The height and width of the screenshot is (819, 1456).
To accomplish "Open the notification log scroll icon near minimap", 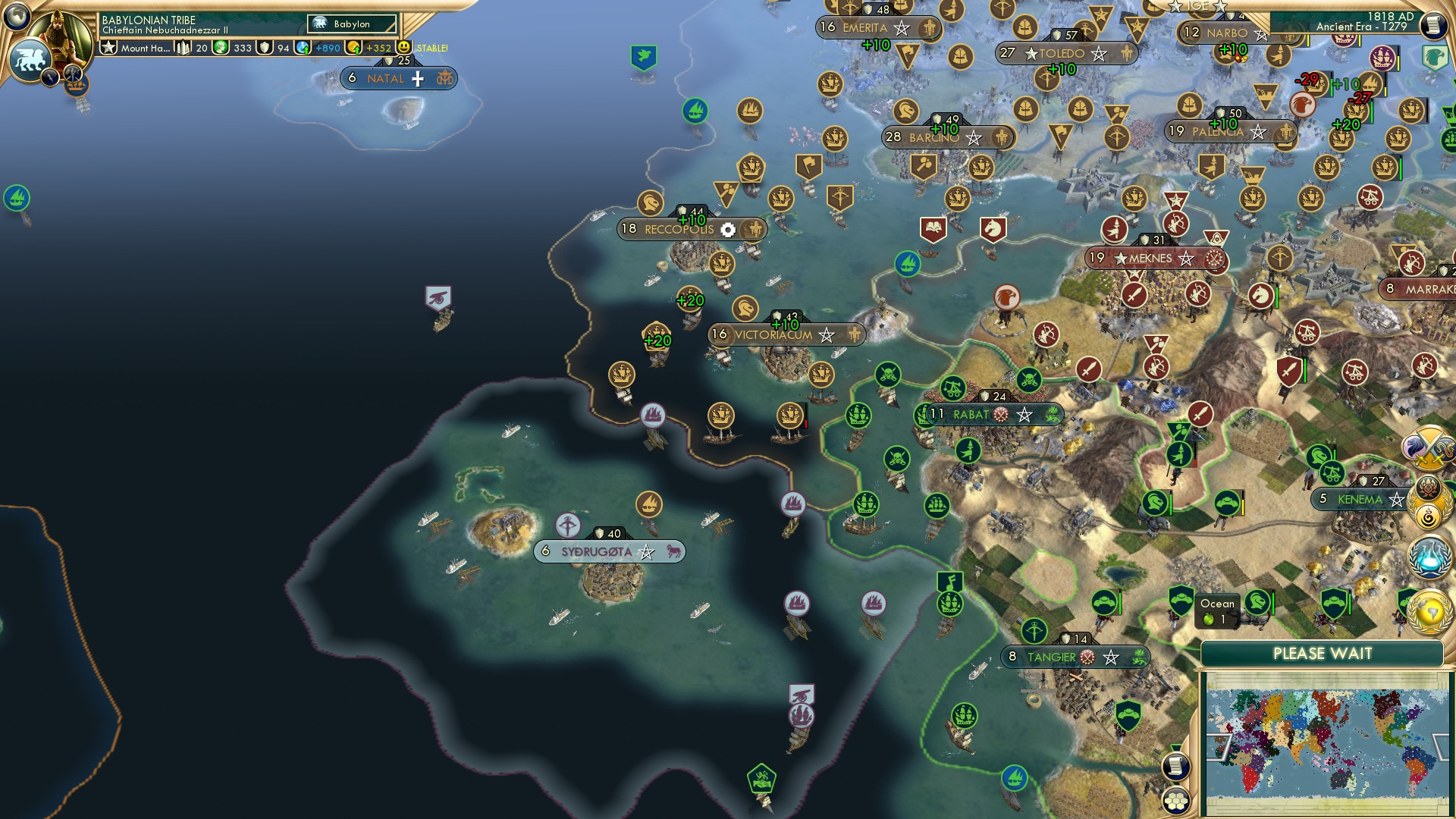I will coord(1175,764).
